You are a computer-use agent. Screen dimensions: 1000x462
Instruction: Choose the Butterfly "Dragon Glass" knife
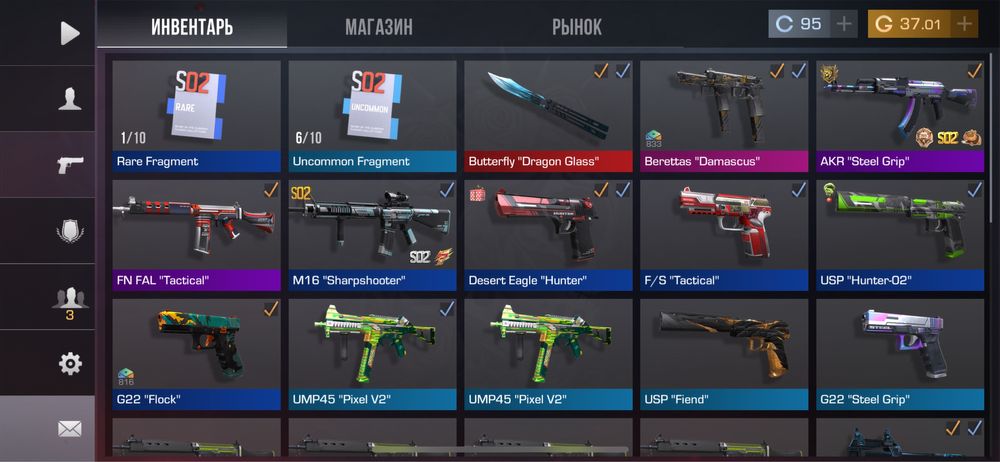click(548, 115)
